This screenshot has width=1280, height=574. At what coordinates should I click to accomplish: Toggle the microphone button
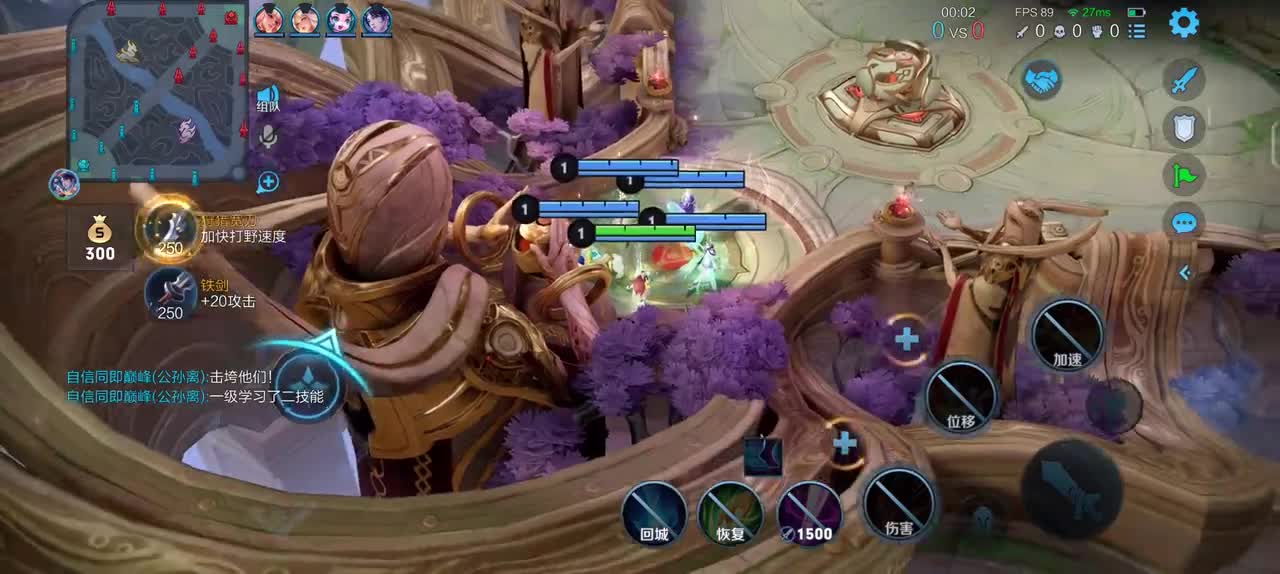(267, 138)
